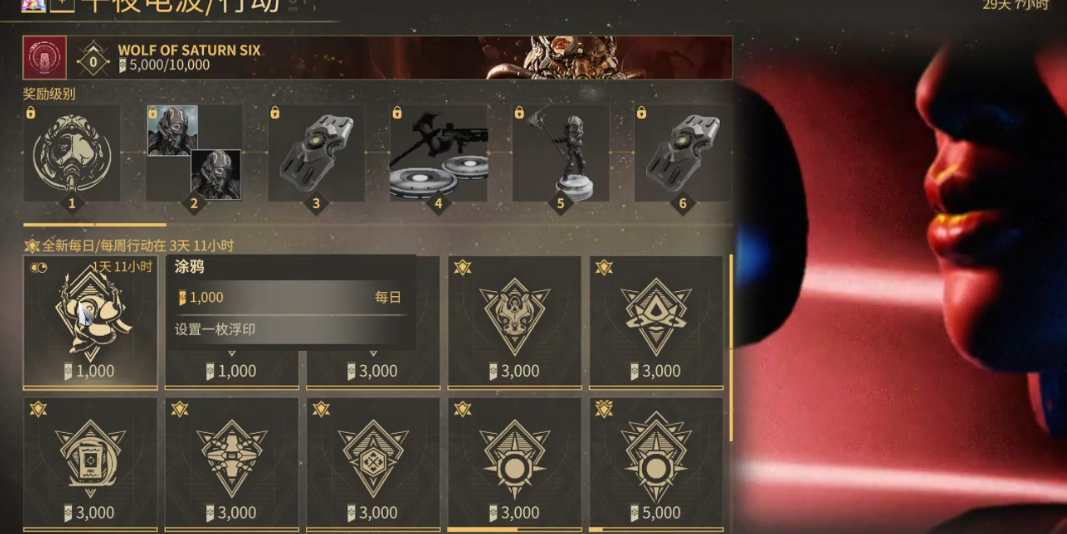Open the Wolf of Saturn Six series banner
Screen dimensions: 1067x534
pos(400,57)
